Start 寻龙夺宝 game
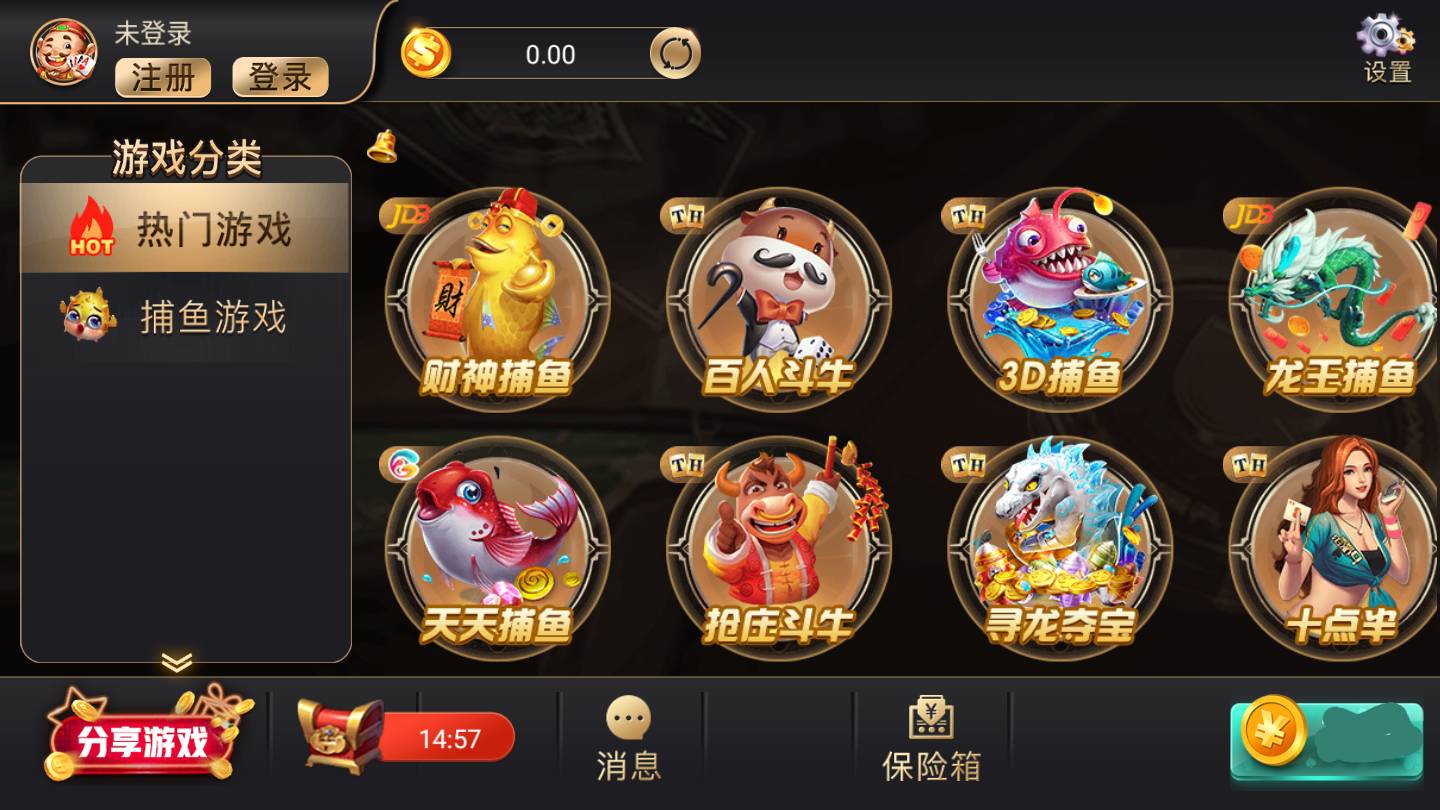Viewport: 1440px width, 810px height. [1062, 545]
